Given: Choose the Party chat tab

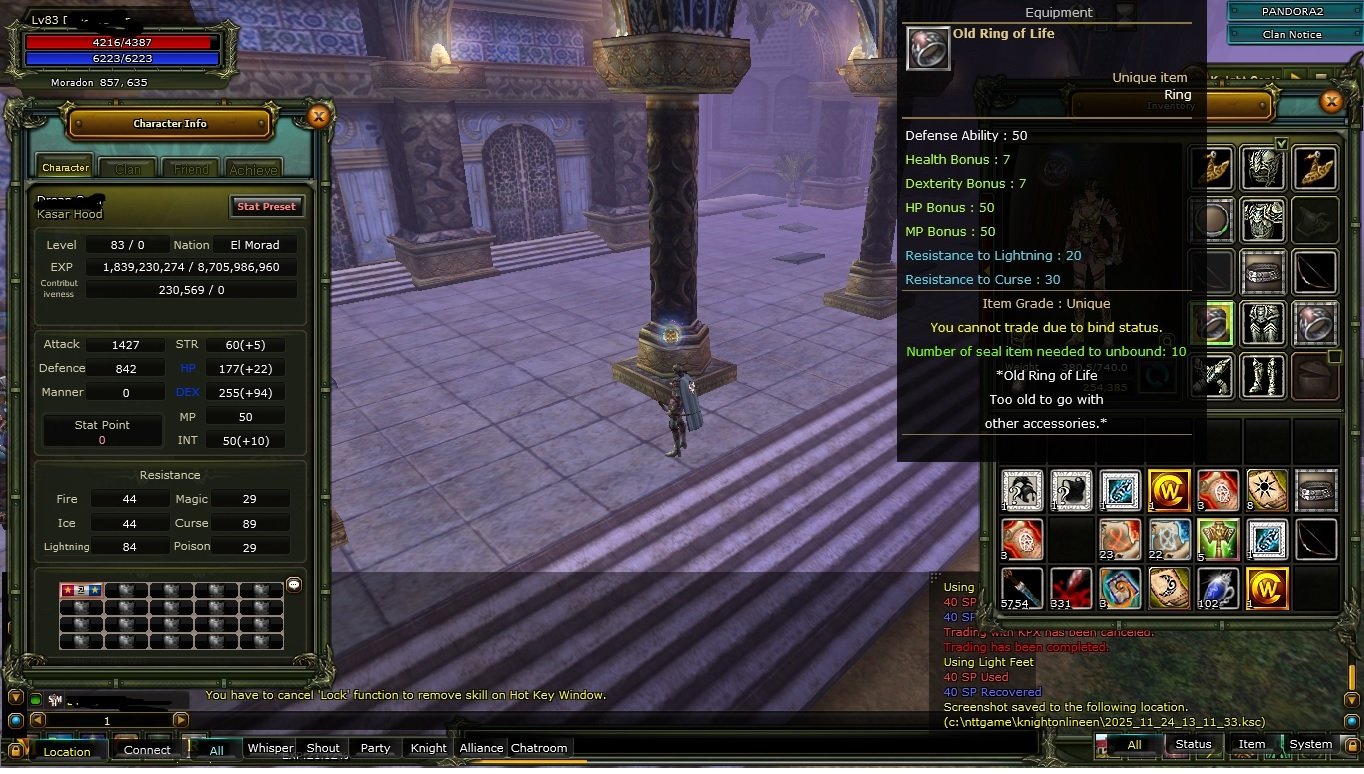Looking at the screenshot, I should [375, 748].
